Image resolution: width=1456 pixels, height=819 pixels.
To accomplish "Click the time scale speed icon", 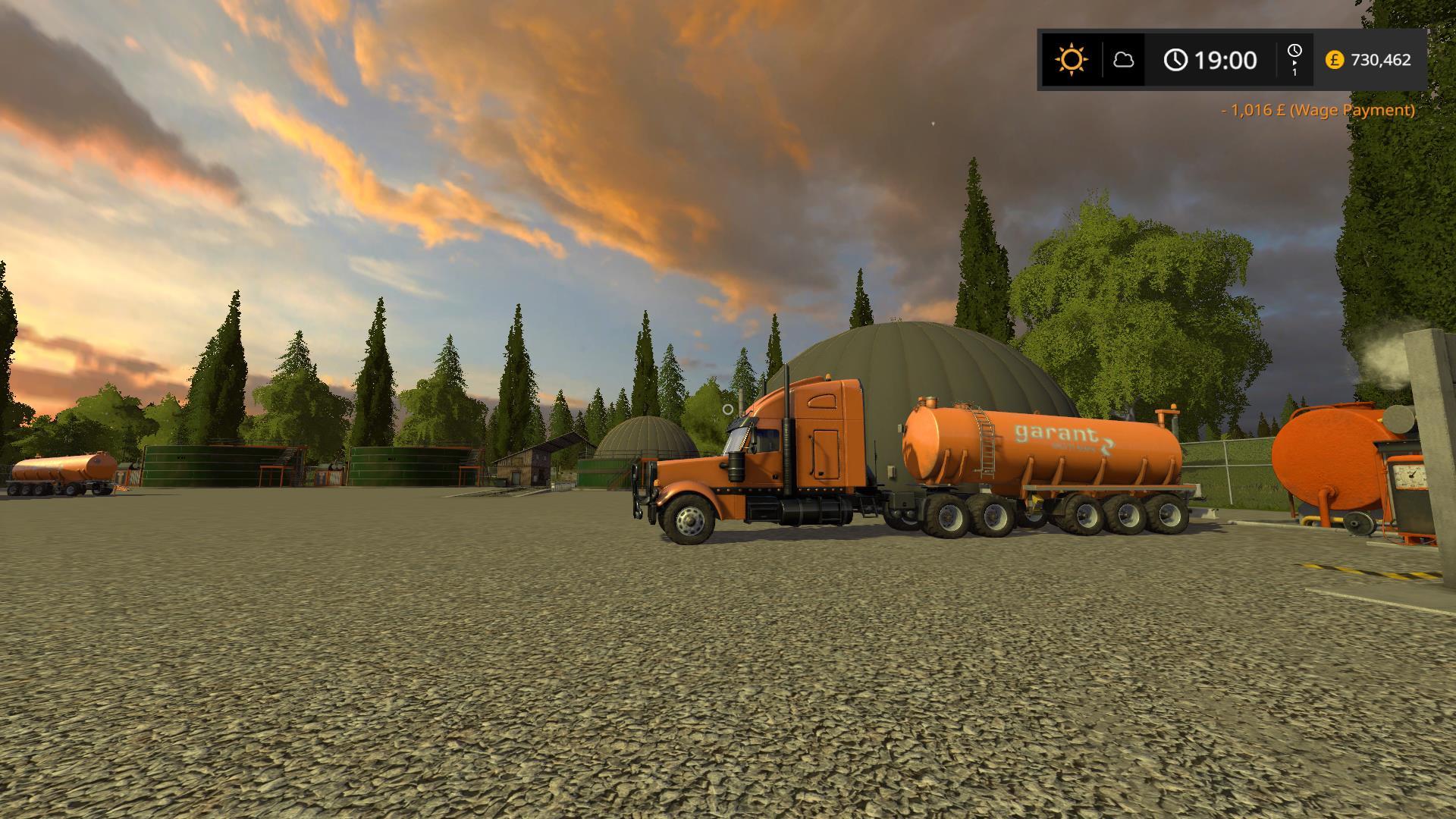I will click(x=1294, y=58).
